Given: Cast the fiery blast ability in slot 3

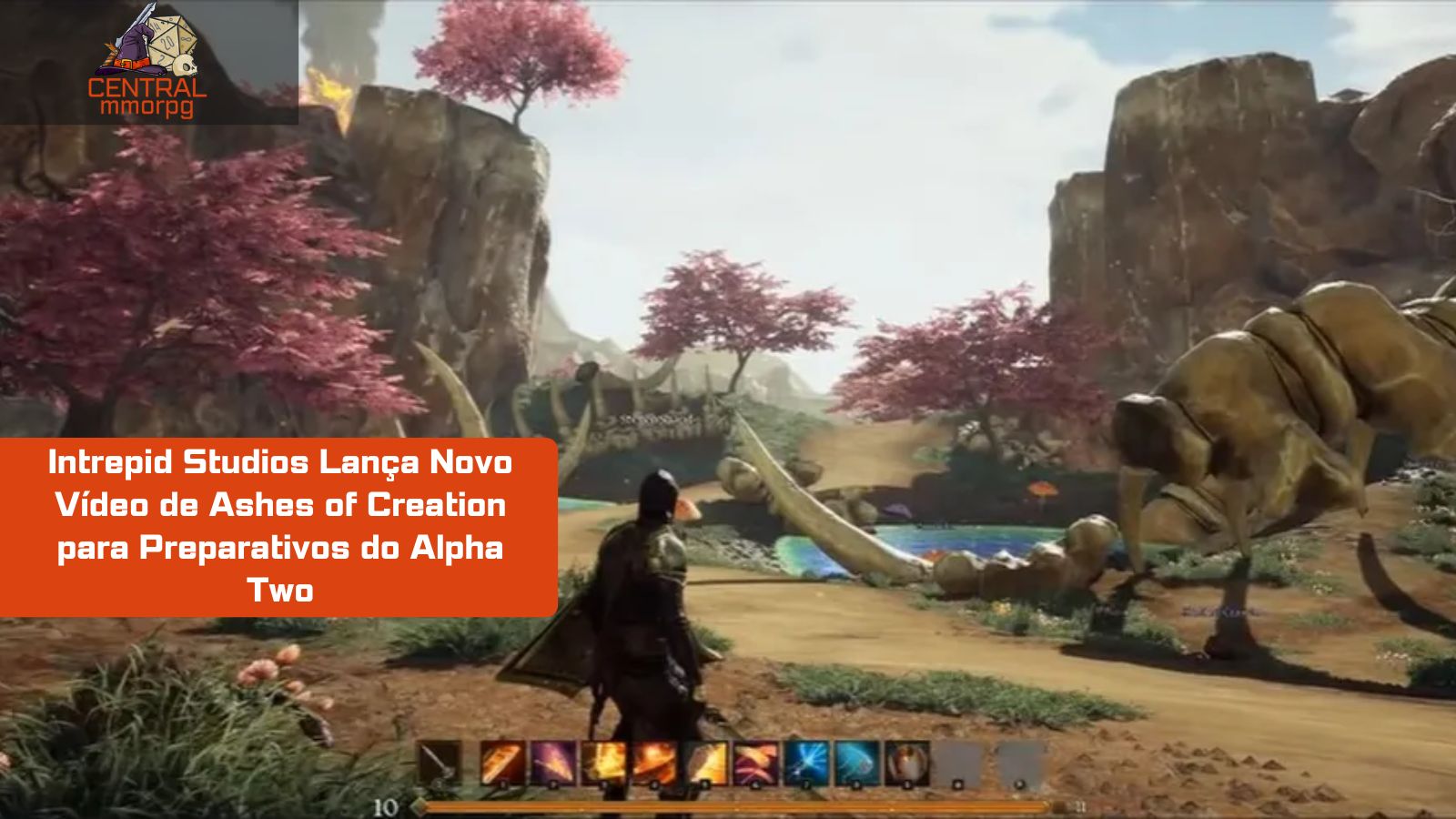Looking at the screenshot, I should pos(603,763).
